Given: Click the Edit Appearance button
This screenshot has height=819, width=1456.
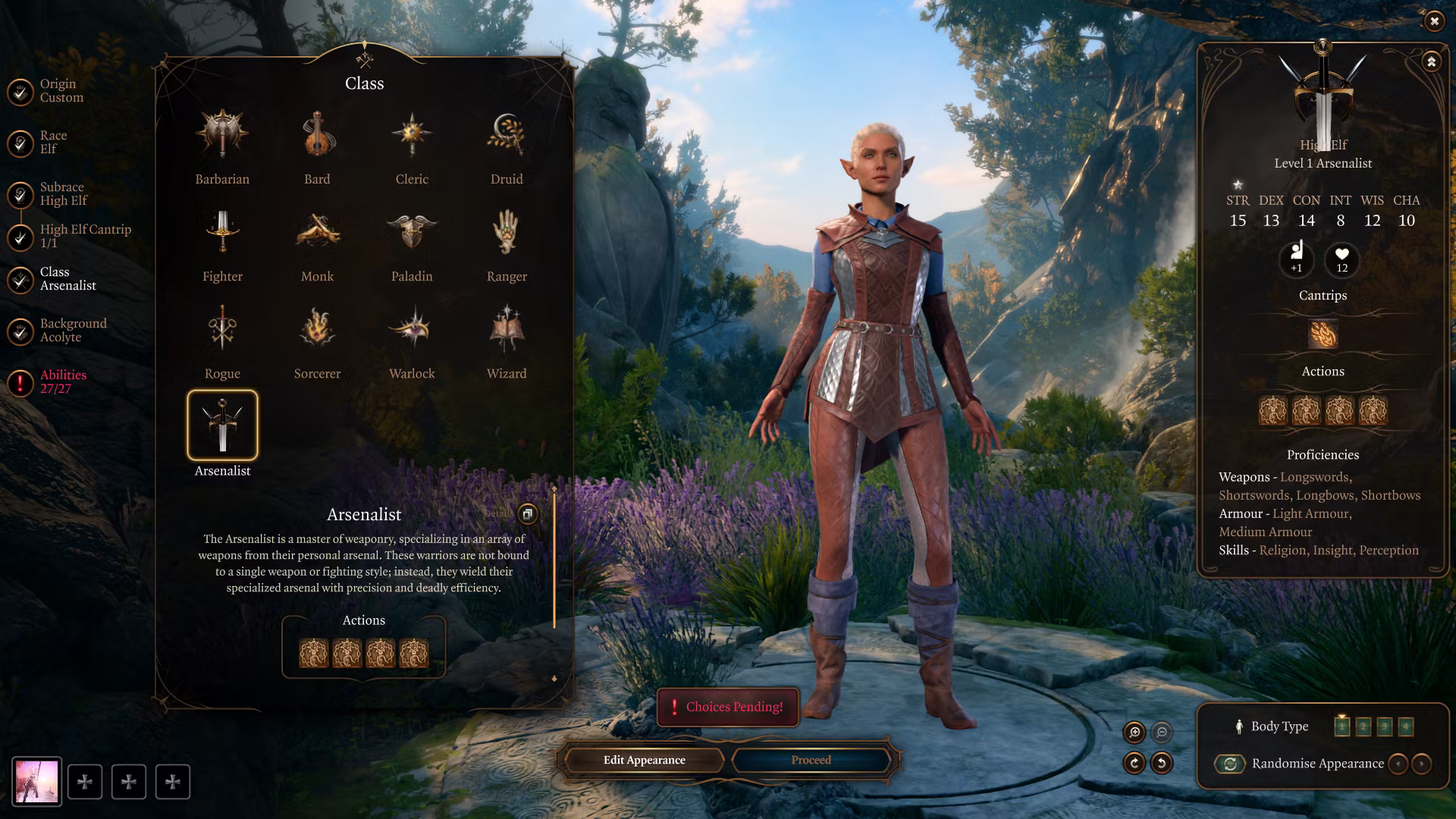Looking at the screenshot, I should [644, 760].
